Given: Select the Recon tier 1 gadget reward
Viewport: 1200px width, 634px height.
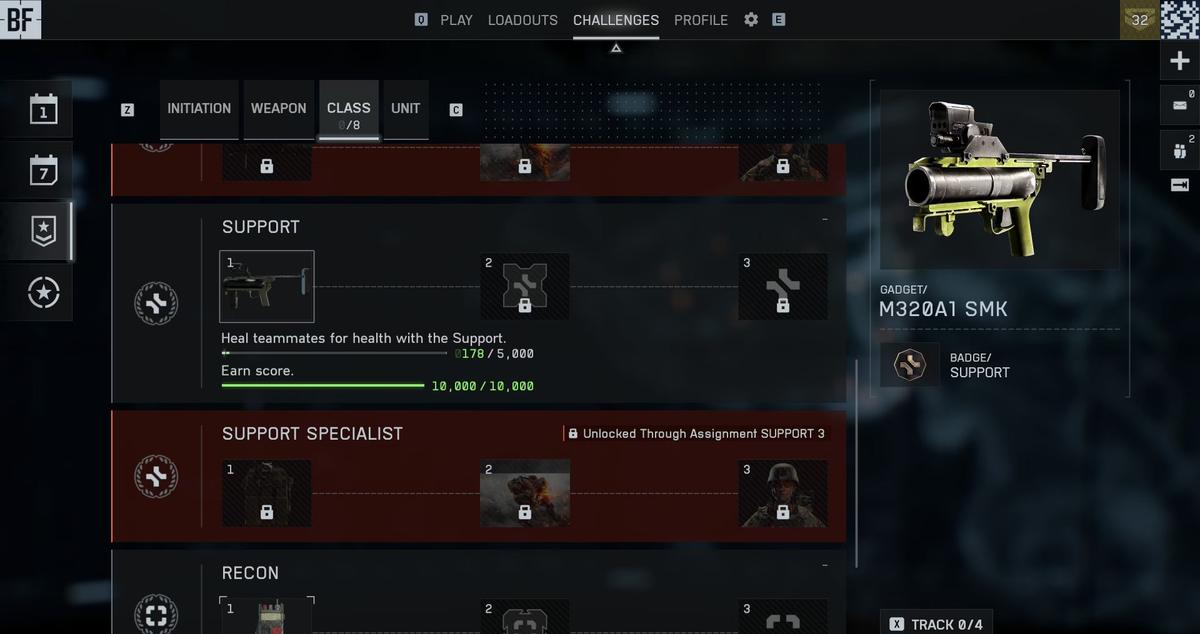Looking at the screenshot, I should click(266, 615).
